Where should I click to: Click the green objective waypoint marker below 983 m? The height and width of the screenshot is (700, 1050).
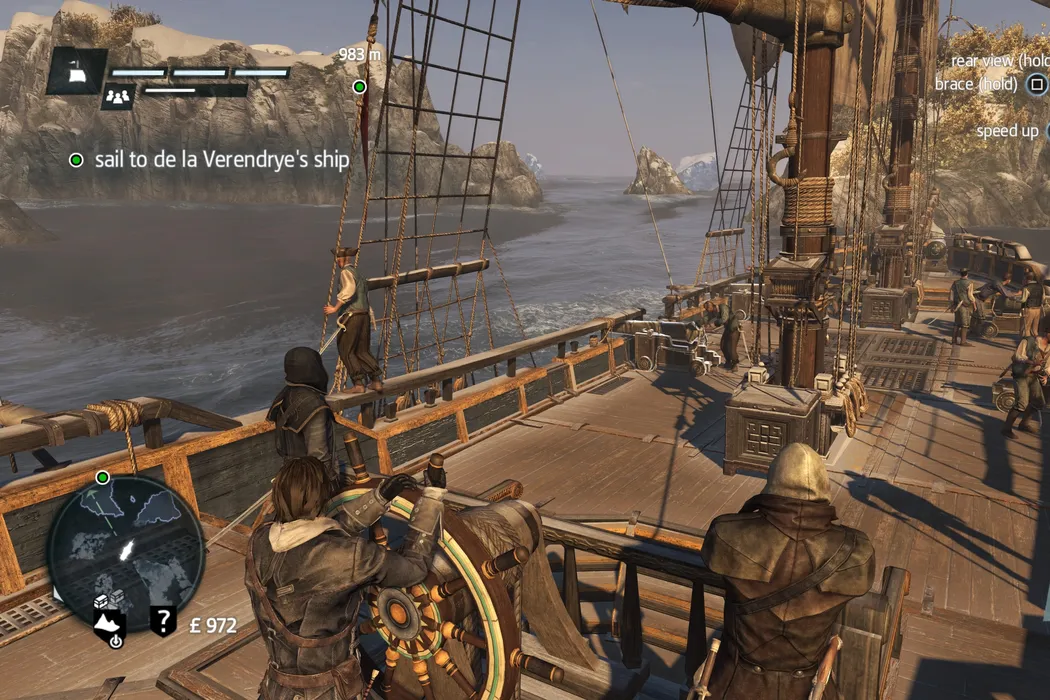point(360,87)
